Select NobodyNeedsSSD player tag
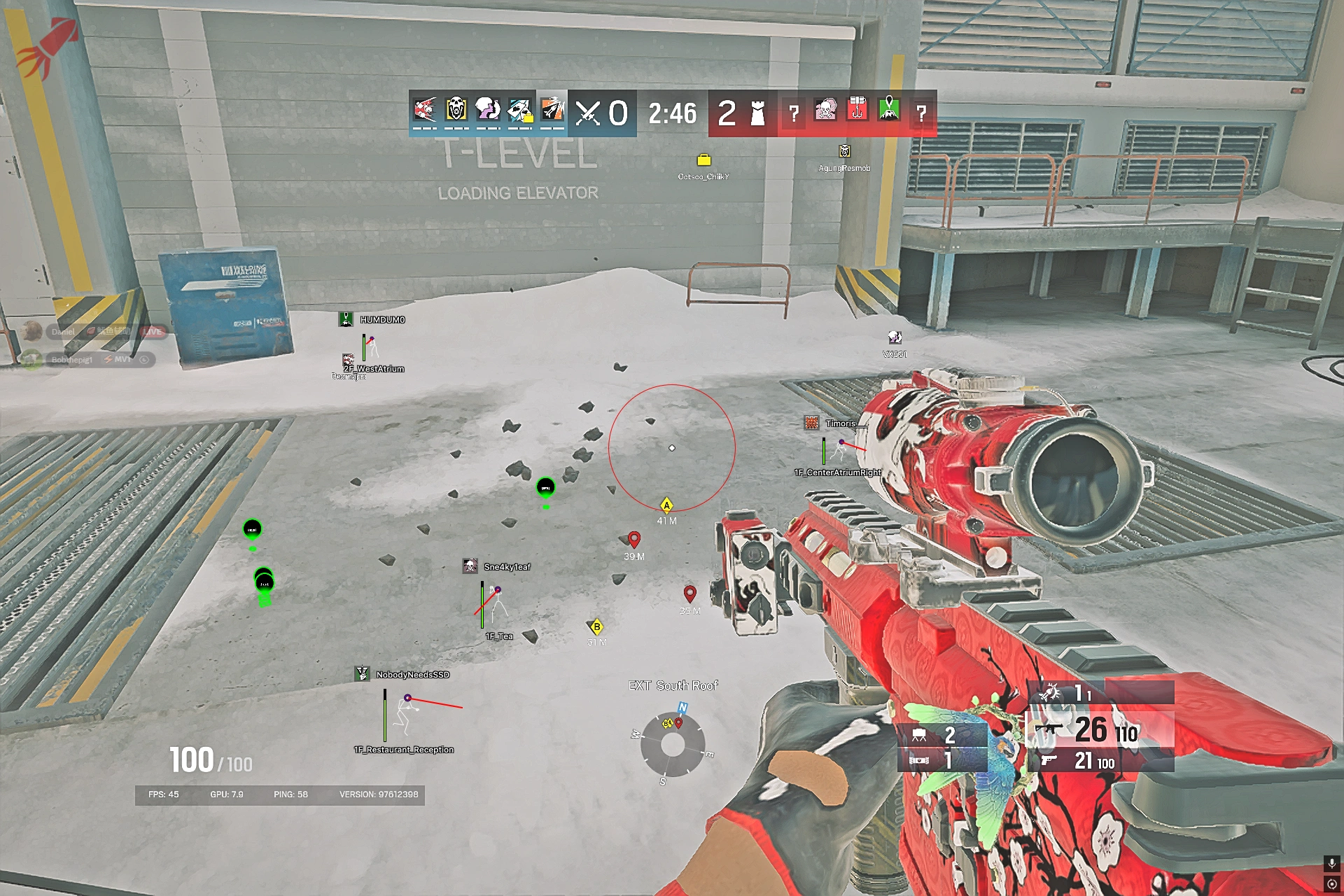Screen dimensions: 1344x896 (x=412, y=675)
